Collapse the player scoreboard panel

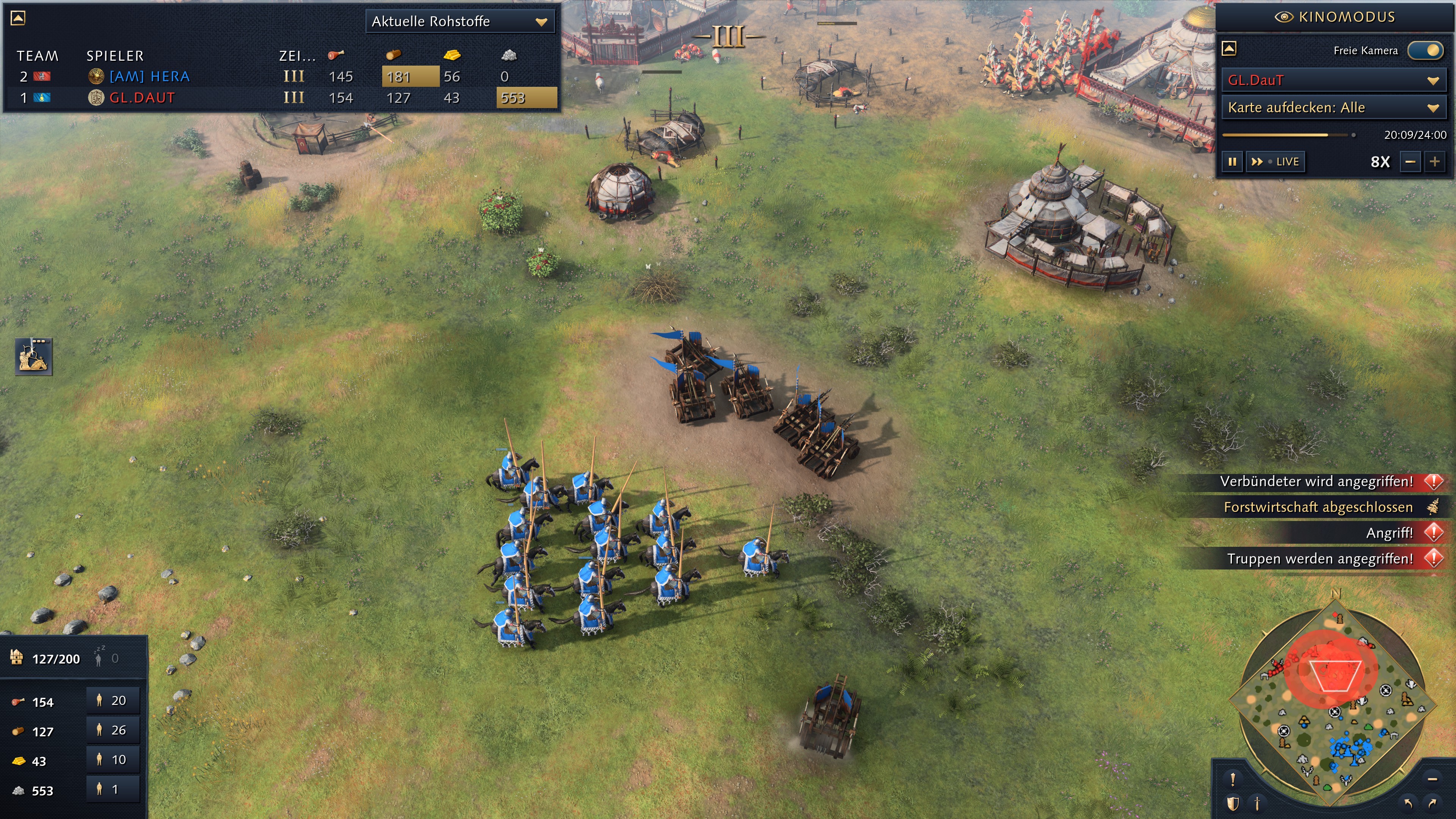[18, 18]
